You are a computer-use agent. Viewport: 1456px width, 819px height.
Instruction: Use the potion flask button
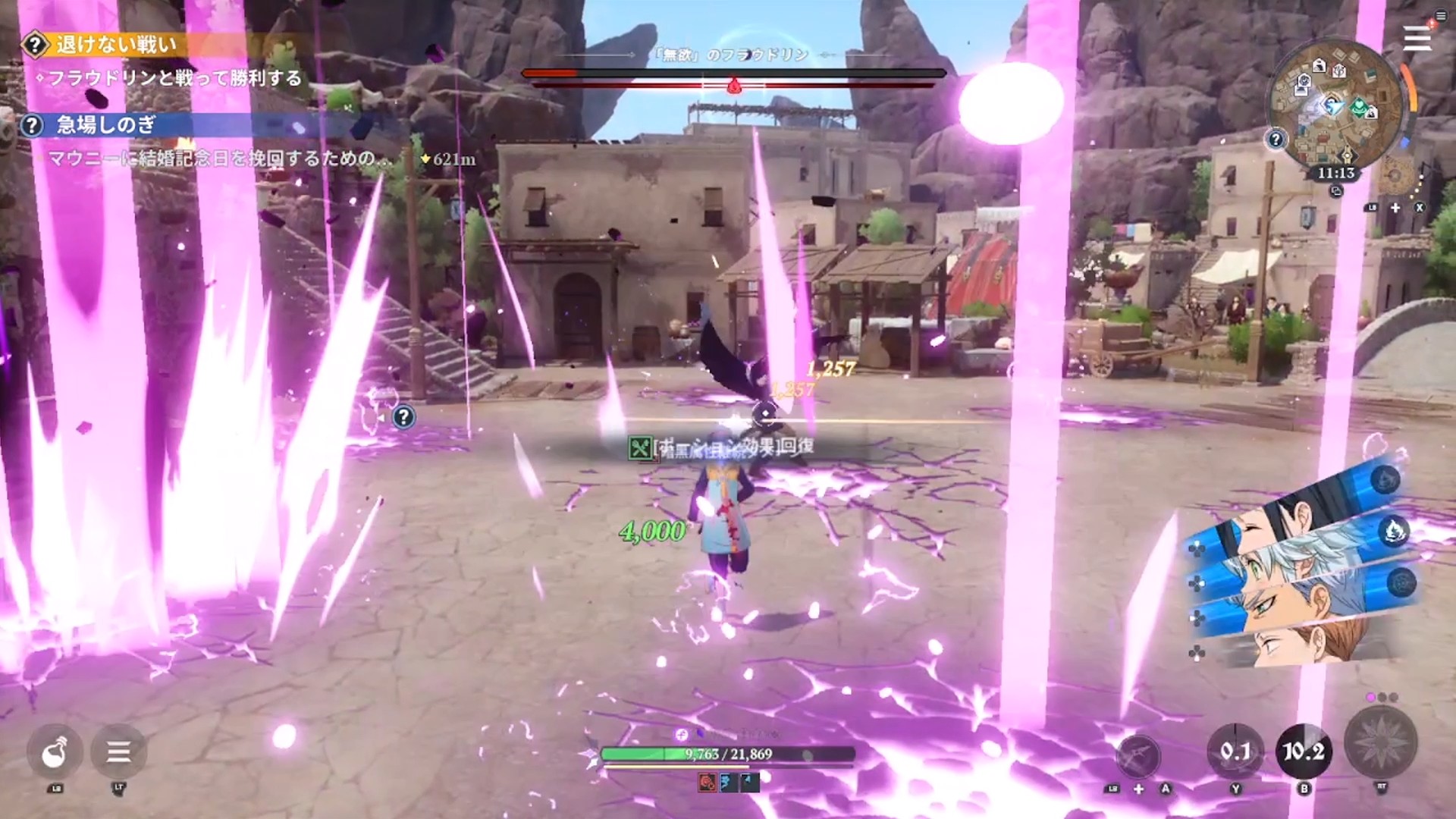tap(55, 752)
